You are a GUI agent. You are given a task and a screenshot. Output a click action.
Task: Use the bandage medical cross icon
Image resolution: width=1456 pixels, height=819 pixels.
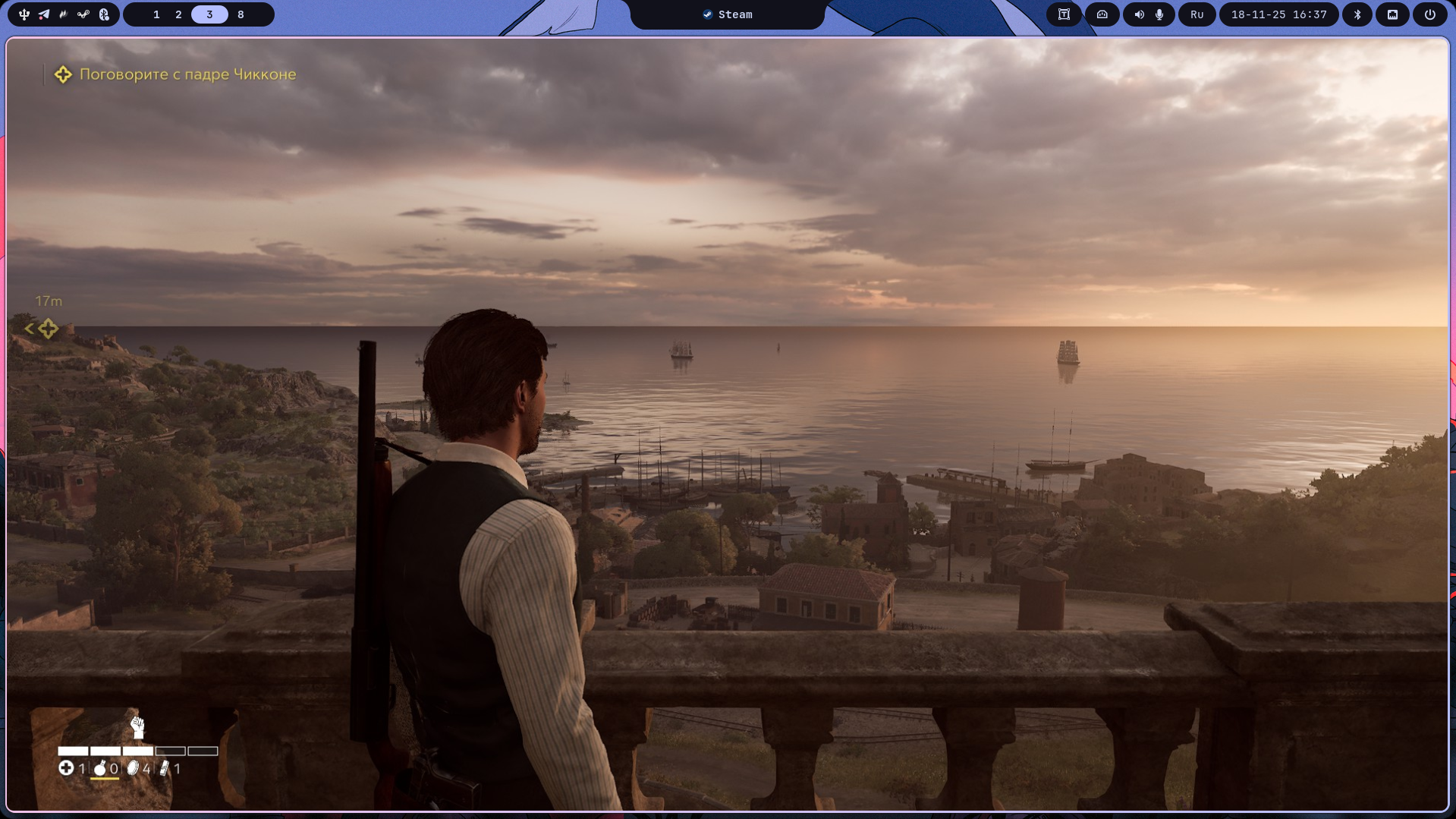[66, 769]
